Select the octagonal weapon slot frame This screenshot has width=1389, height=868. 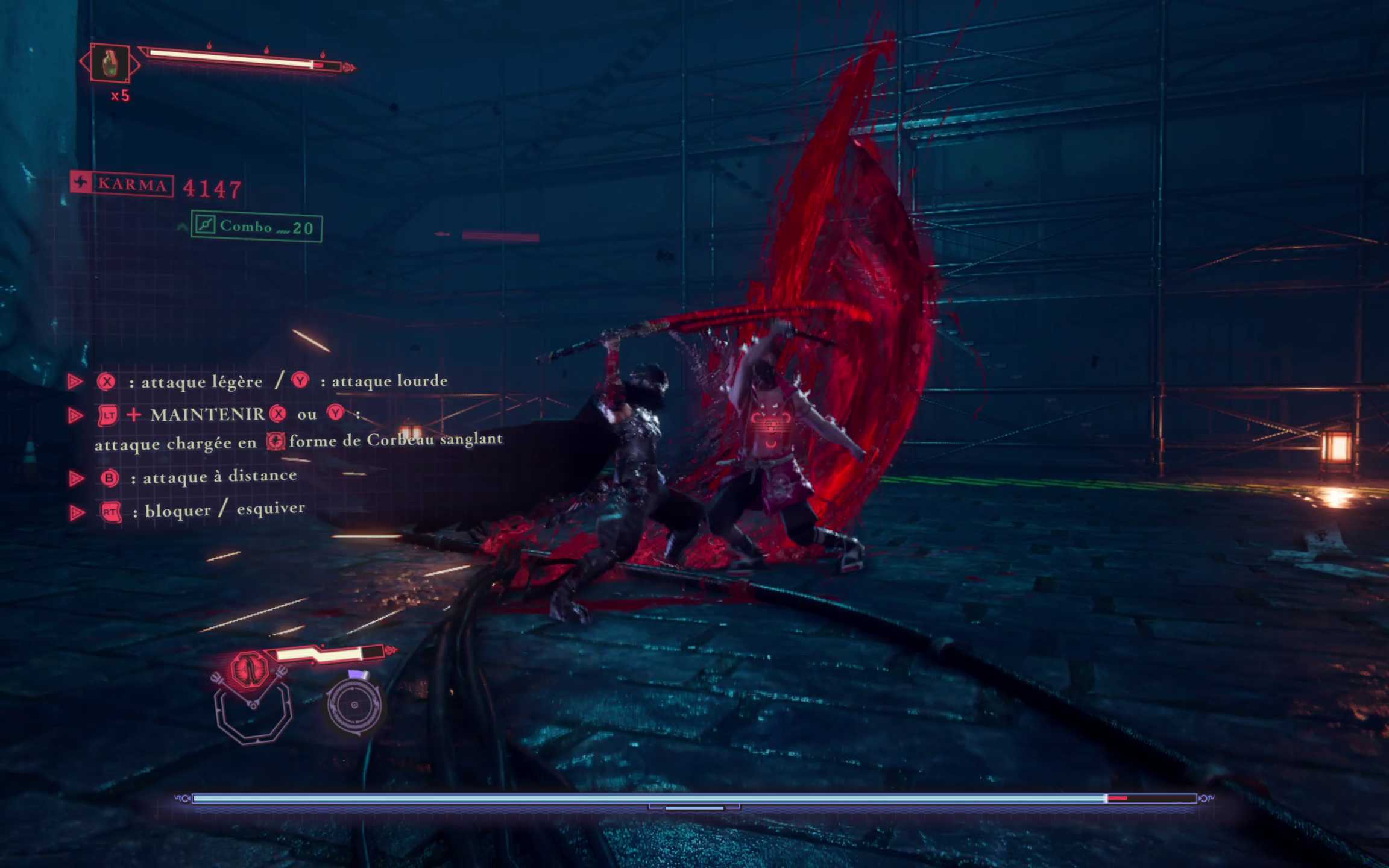[x=254, y=715]
